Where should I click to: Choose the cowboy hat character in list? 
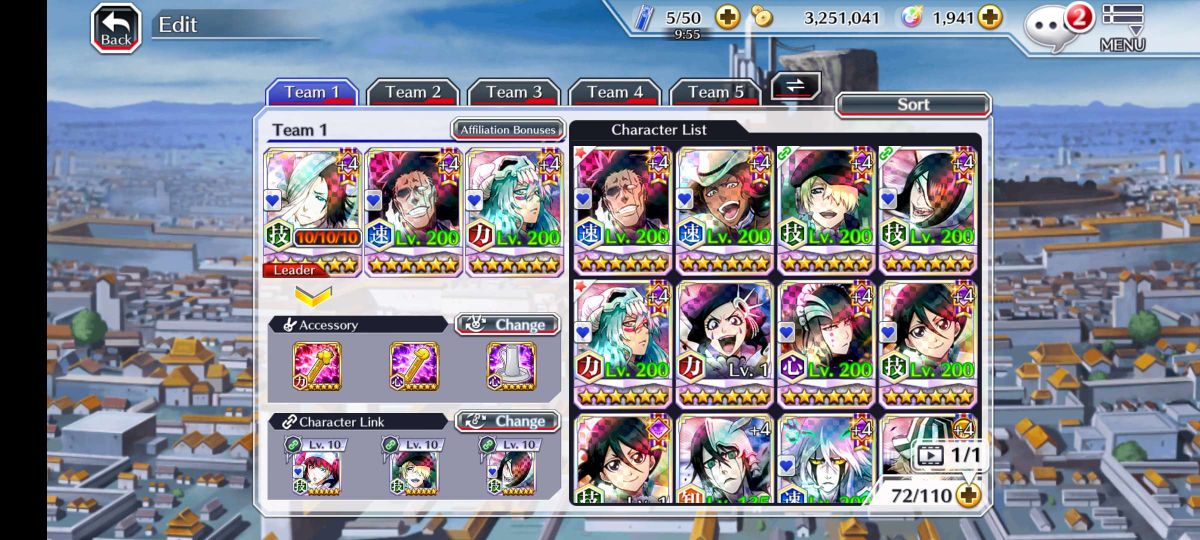click(726, 210)
